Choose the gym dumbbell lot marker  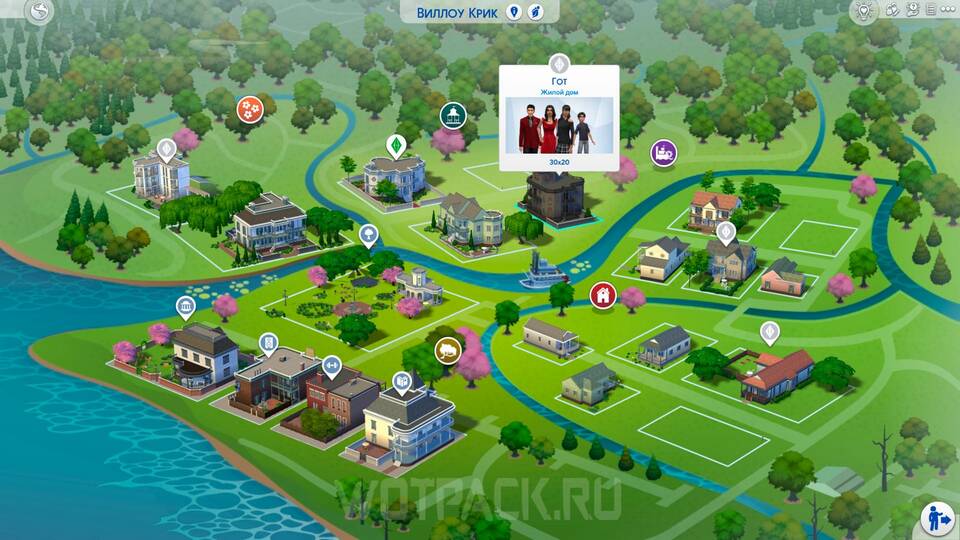(331, 365)
